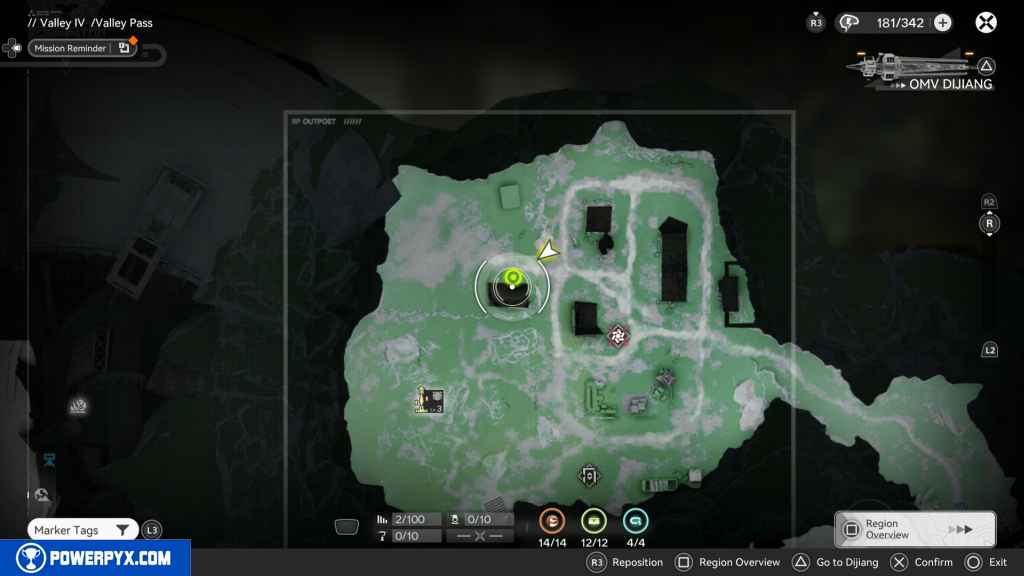The image size is (1024, 576).
Task: Open the Region Overview panel
Action: click(915, 529)
